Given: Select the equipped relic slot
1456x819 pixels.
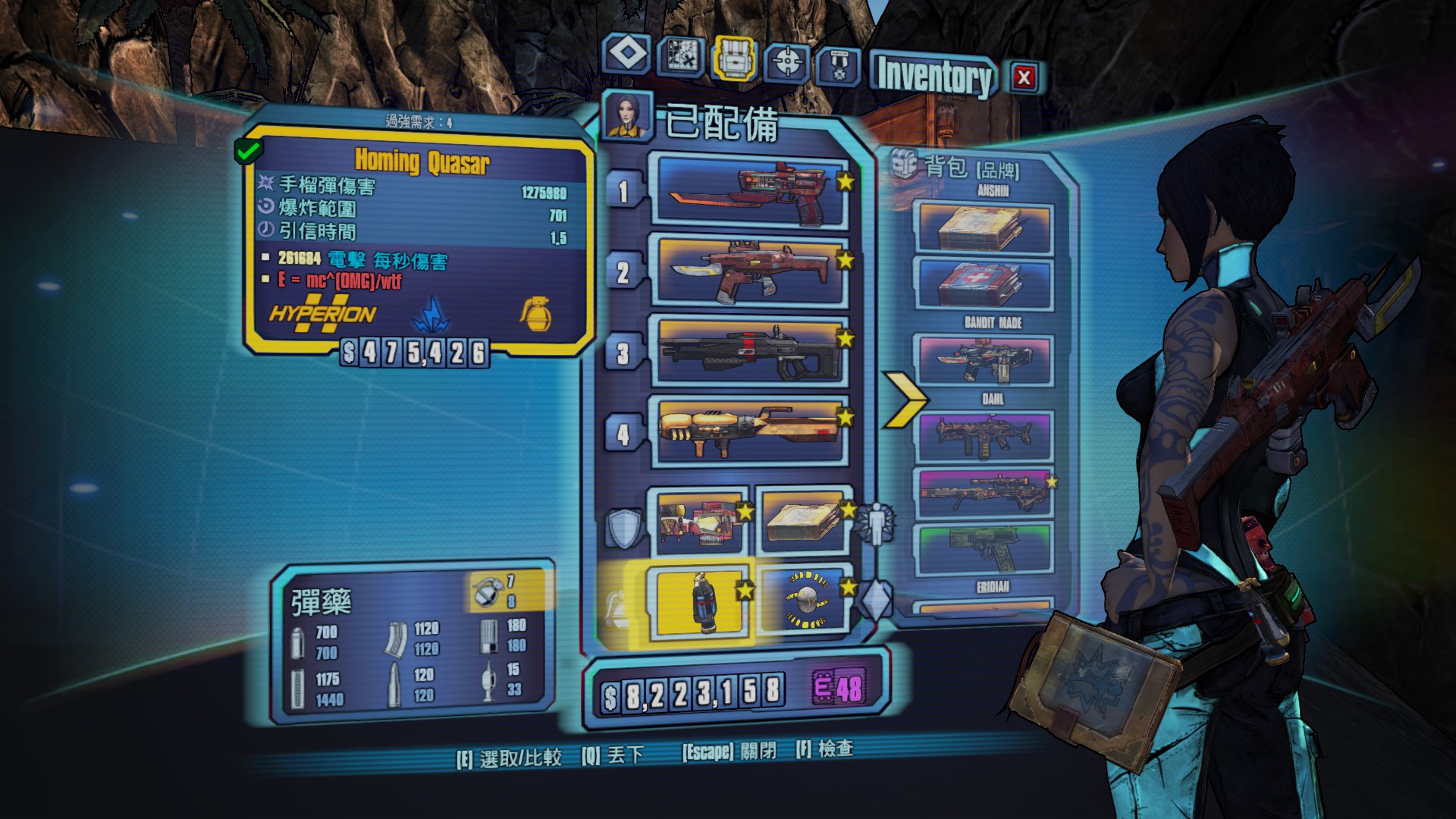Looking at the screenshot, I should click(805, 600).
